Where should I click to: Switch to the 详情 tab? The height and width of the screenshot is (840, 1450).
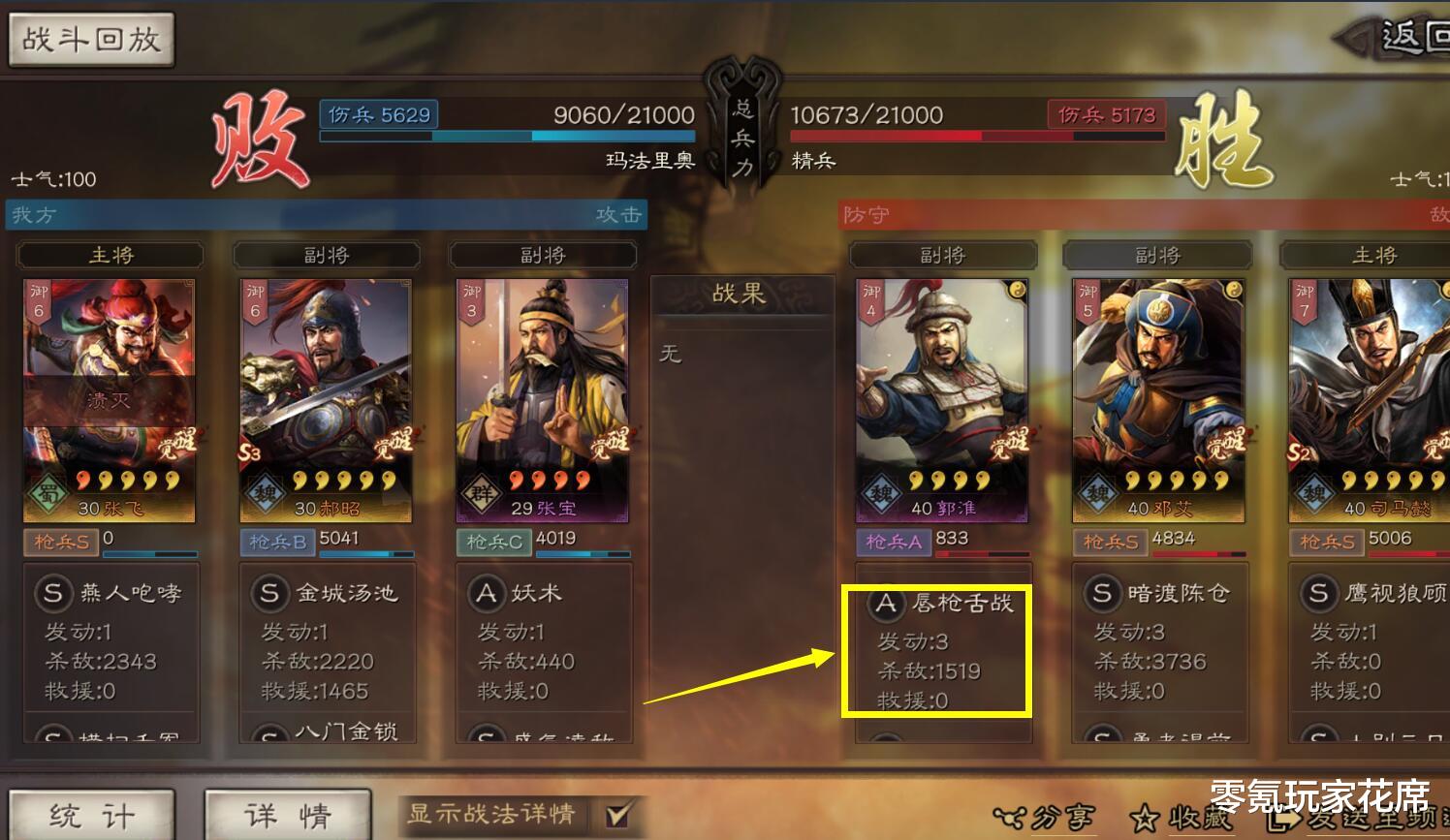pos(288,817)
